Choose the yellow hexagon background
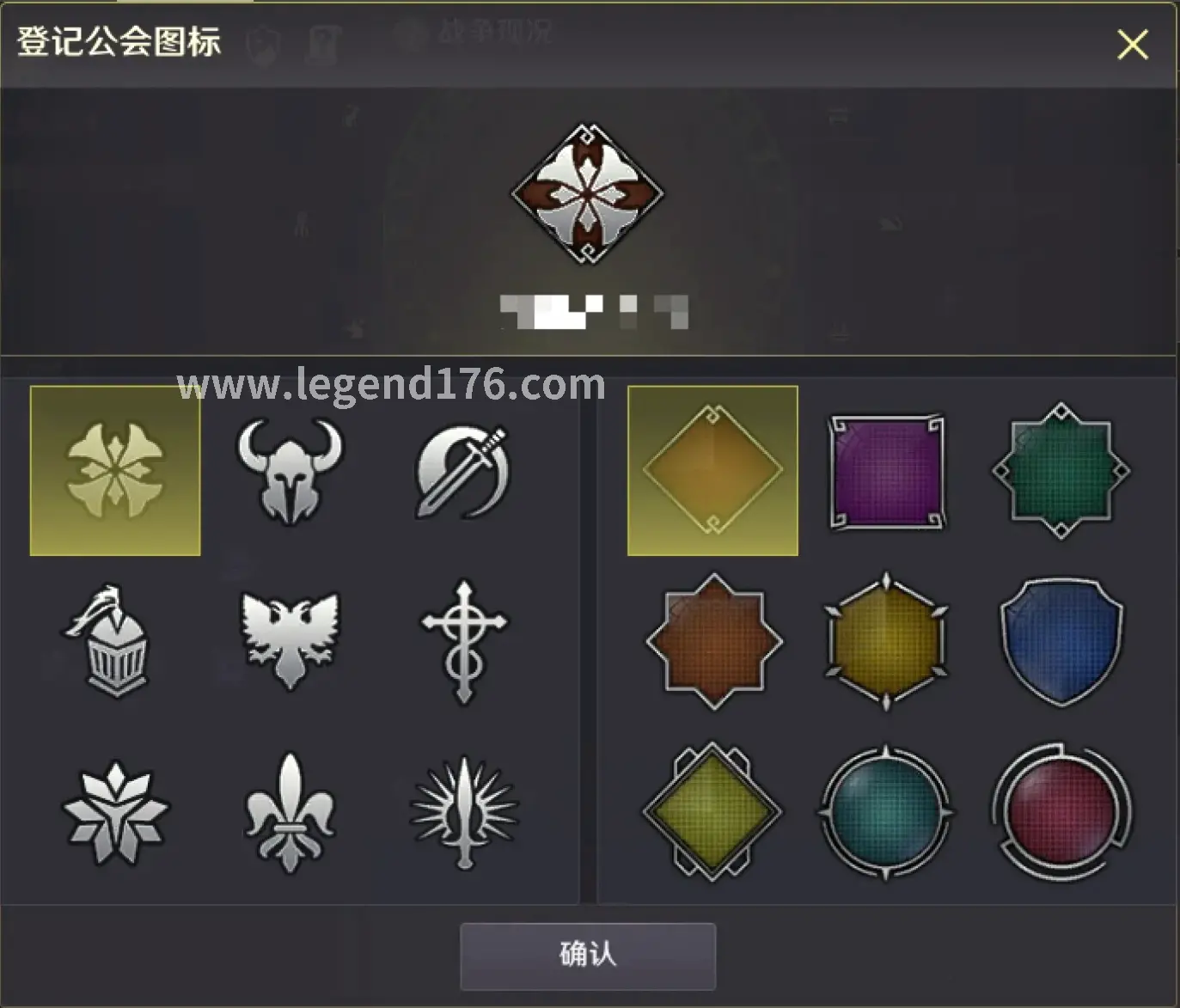The image size is (1180, 1008). pos(885,639)
